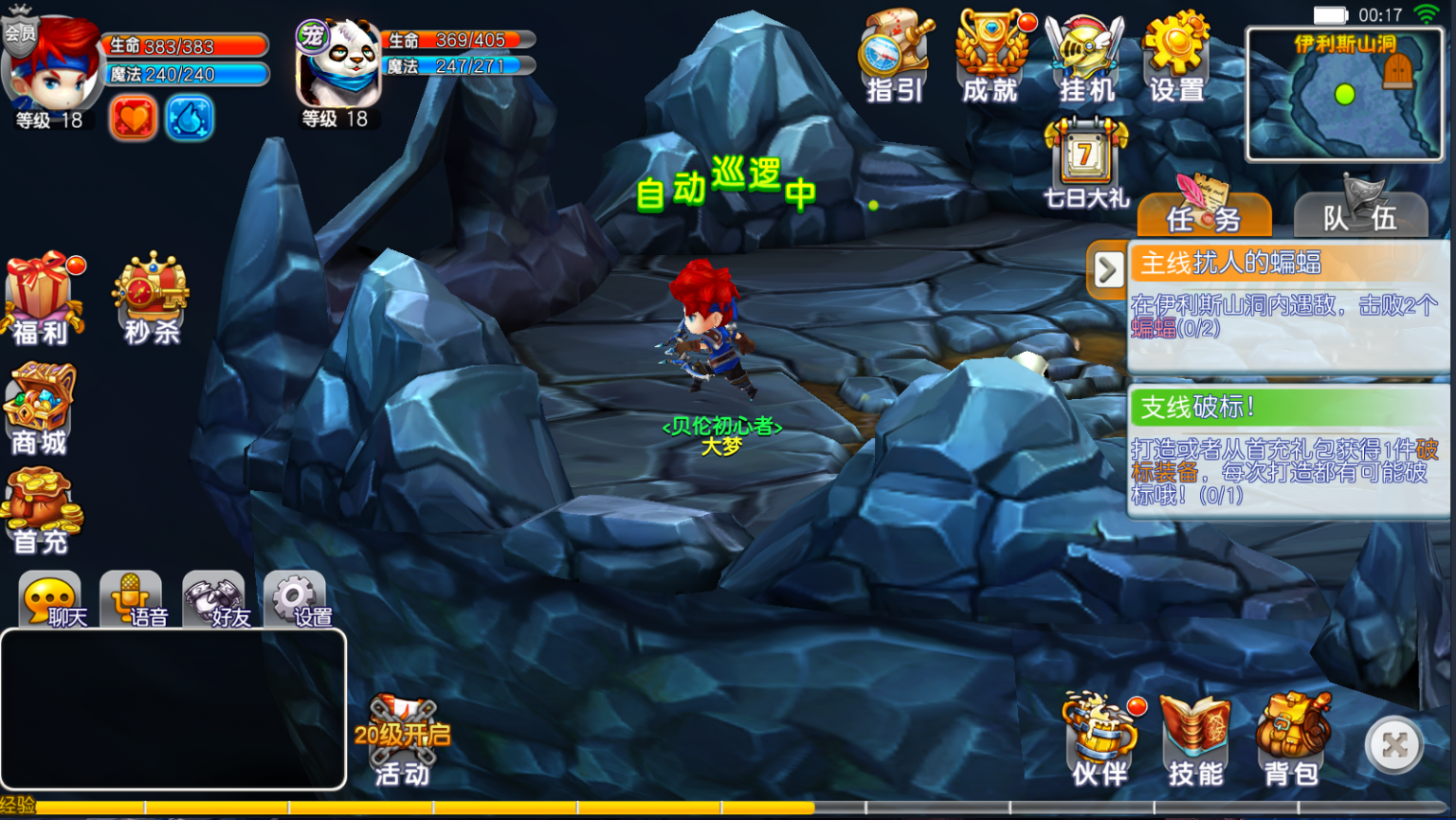Open the 伙伴 companion icon
Viewport: 1456px width, 820px height.
tap(1098, 739)
